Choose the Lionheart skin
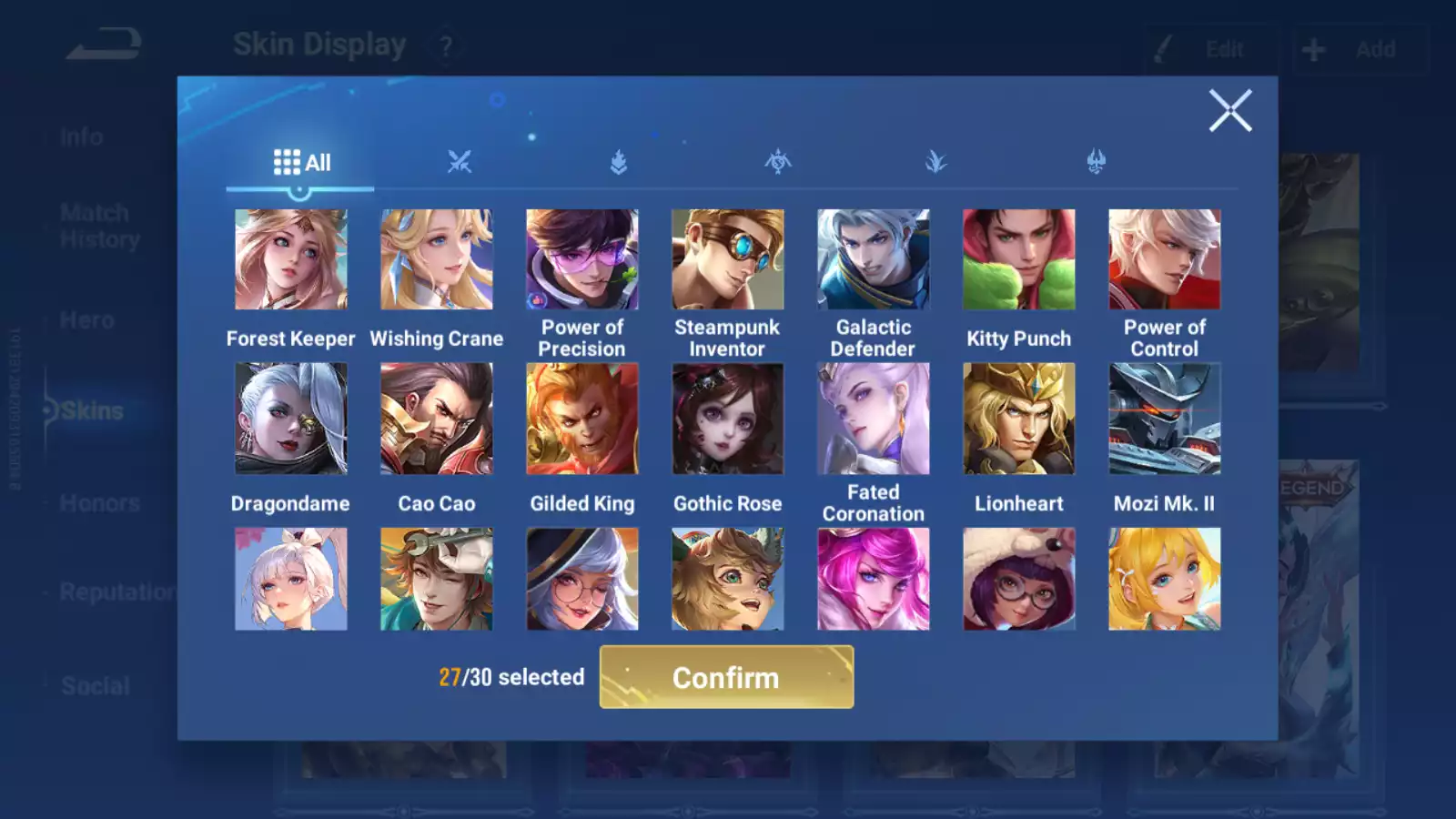The width and height of the screenshot is (1456, 819). click(x=1019, y=419)
